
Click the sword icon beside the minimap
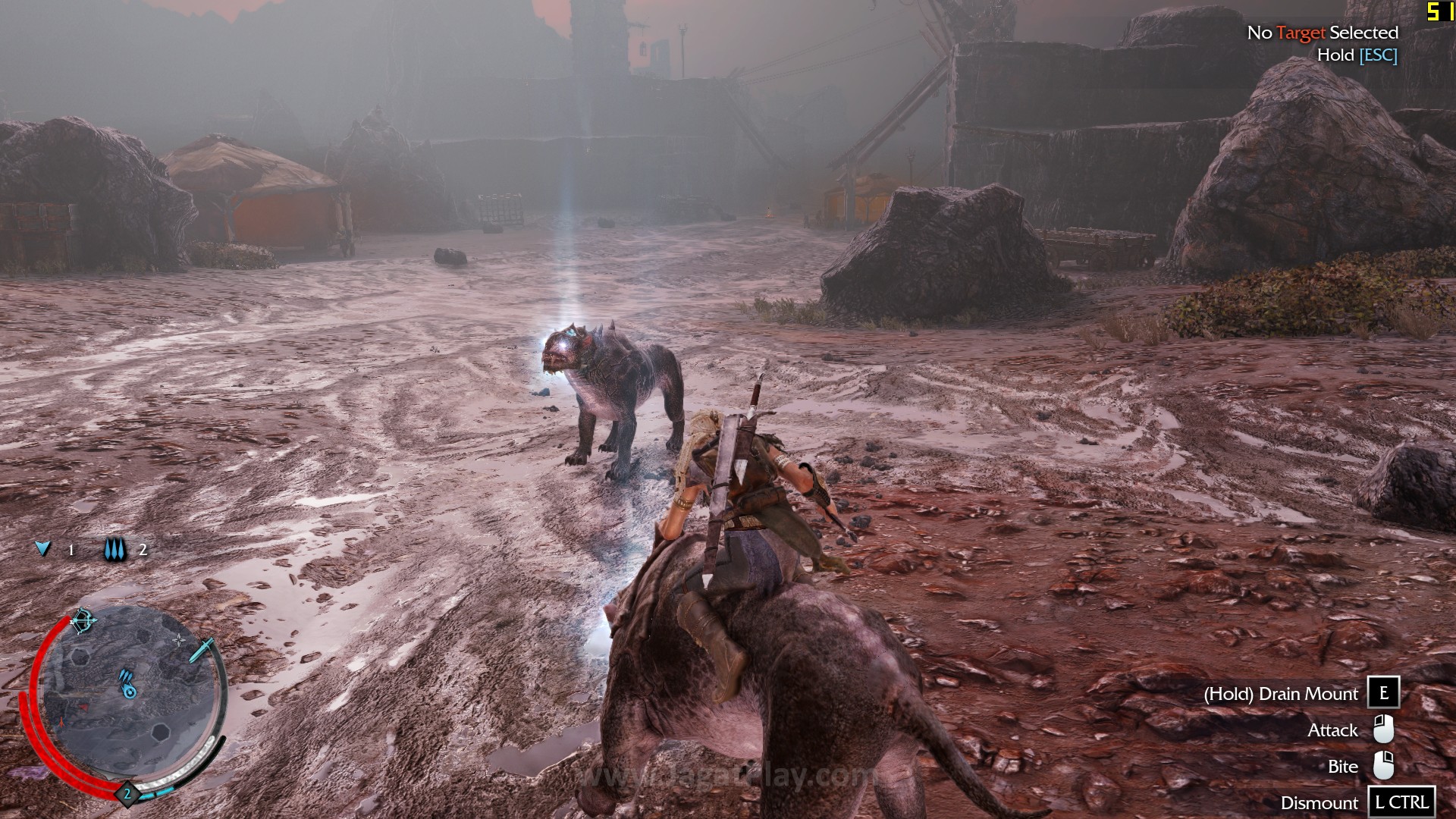coord(202,649)
